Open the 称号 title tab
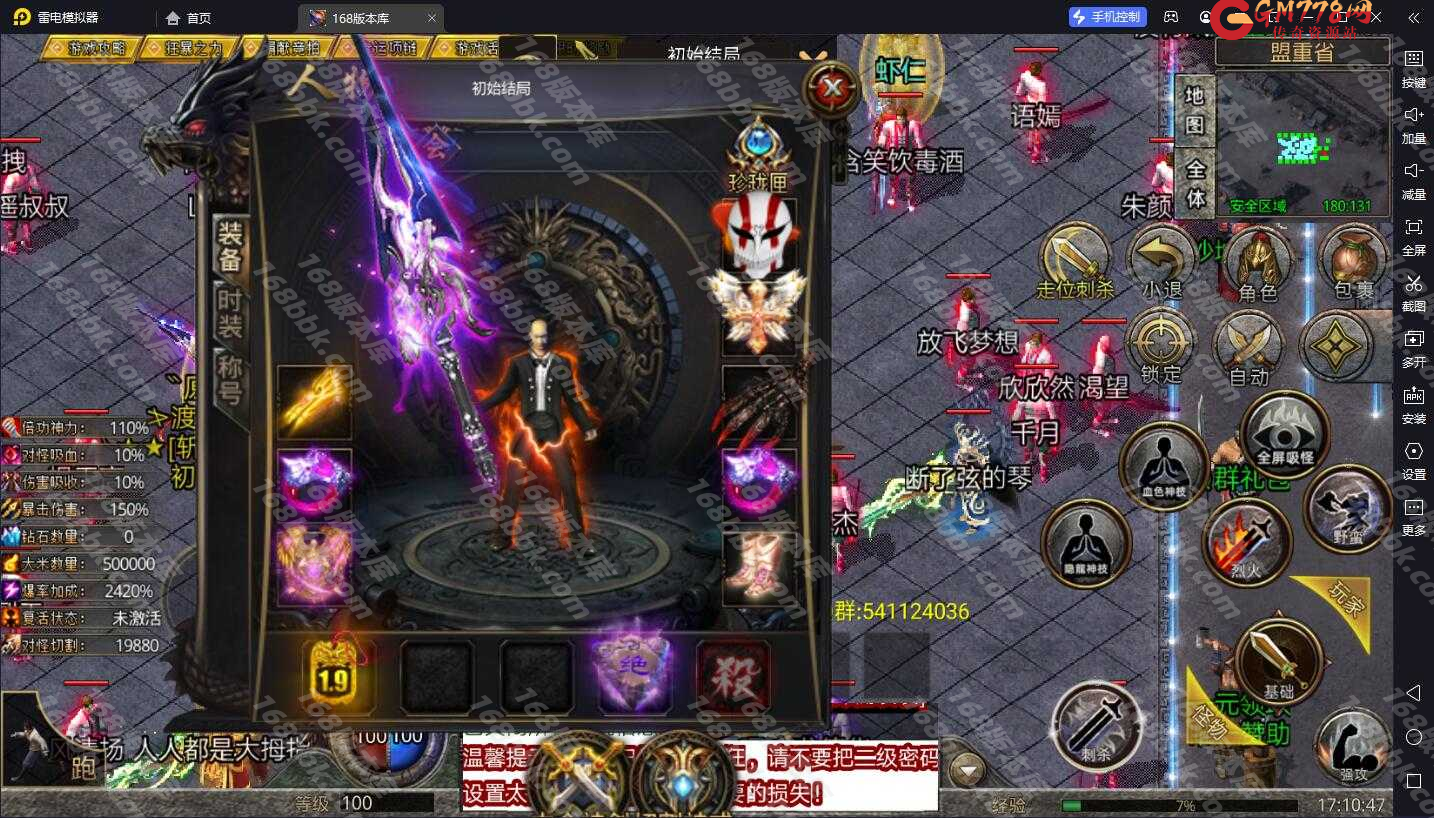 coord(231,378)
